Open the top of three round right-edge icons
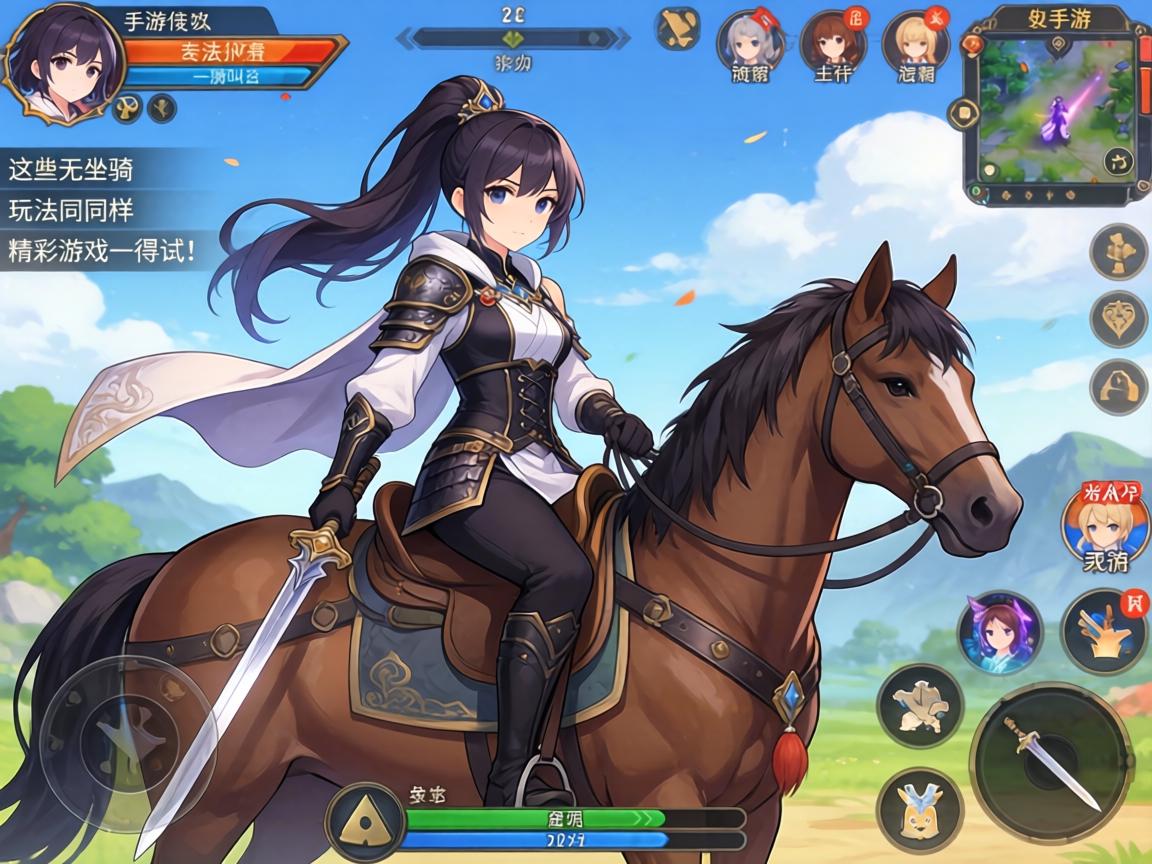Image resolution: width=1152 pixels, height=864 pixels. 1118,251
